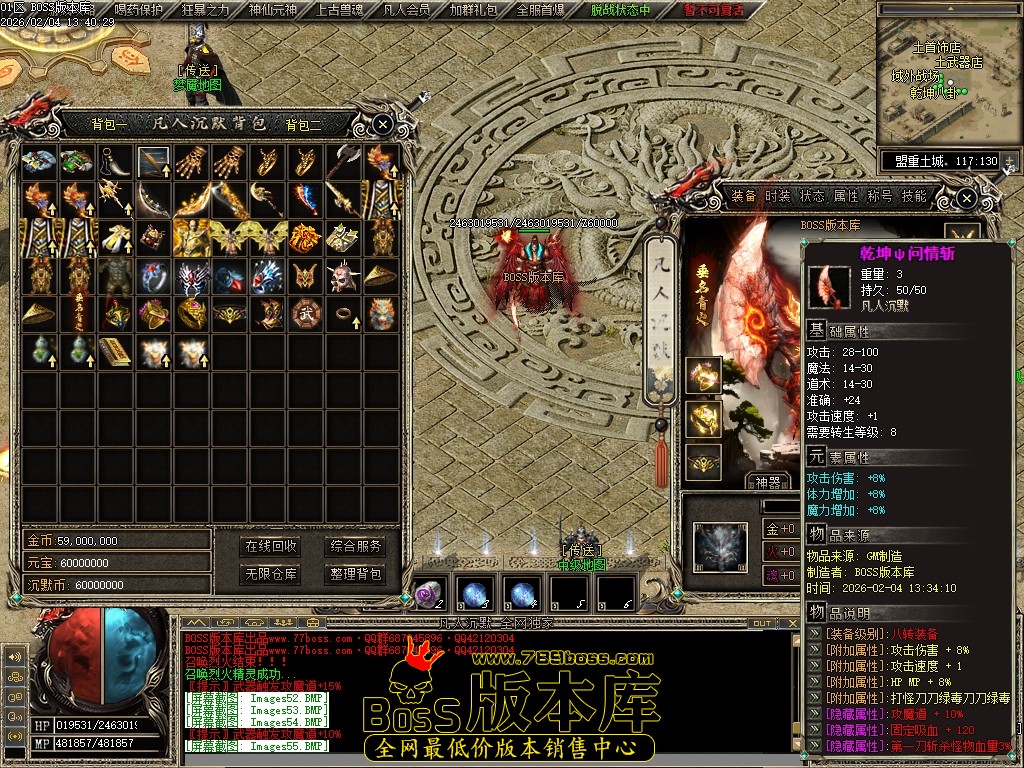The width and height of the screenshot is (1024, 768).
Task: Open the 在线回收 online recycle button
Action: (x=271, y=546)
